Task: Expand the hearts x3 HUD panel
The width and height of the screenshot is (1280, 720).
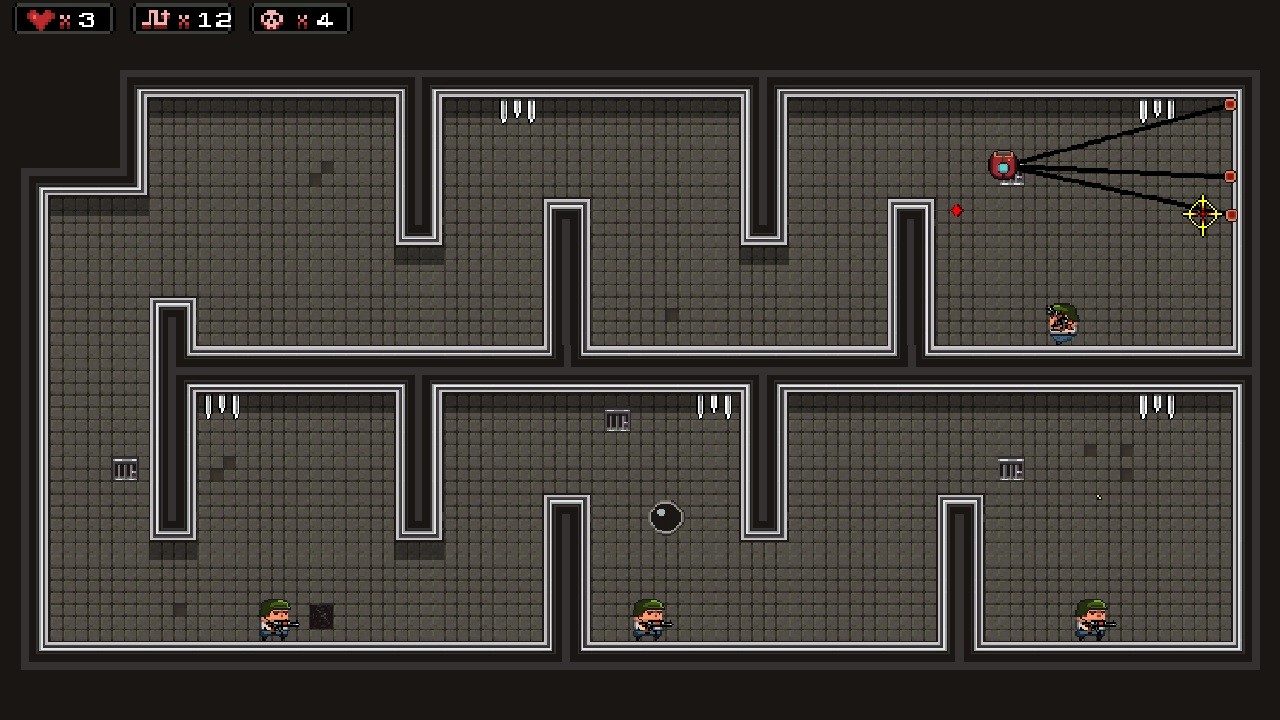Action: 62,18
